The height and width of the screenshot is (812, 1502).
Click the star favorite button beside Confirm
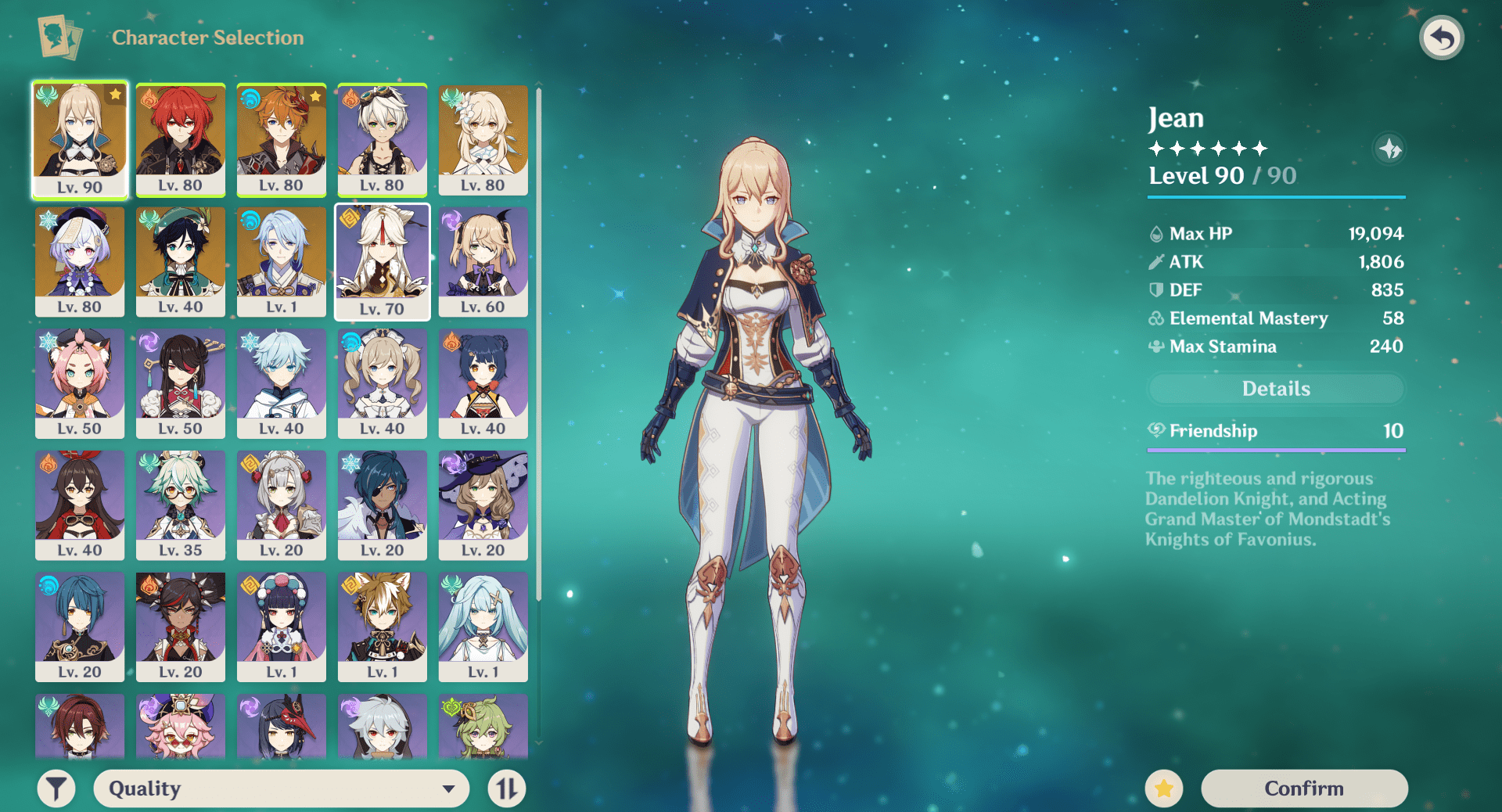click(x=1164, y=789)
